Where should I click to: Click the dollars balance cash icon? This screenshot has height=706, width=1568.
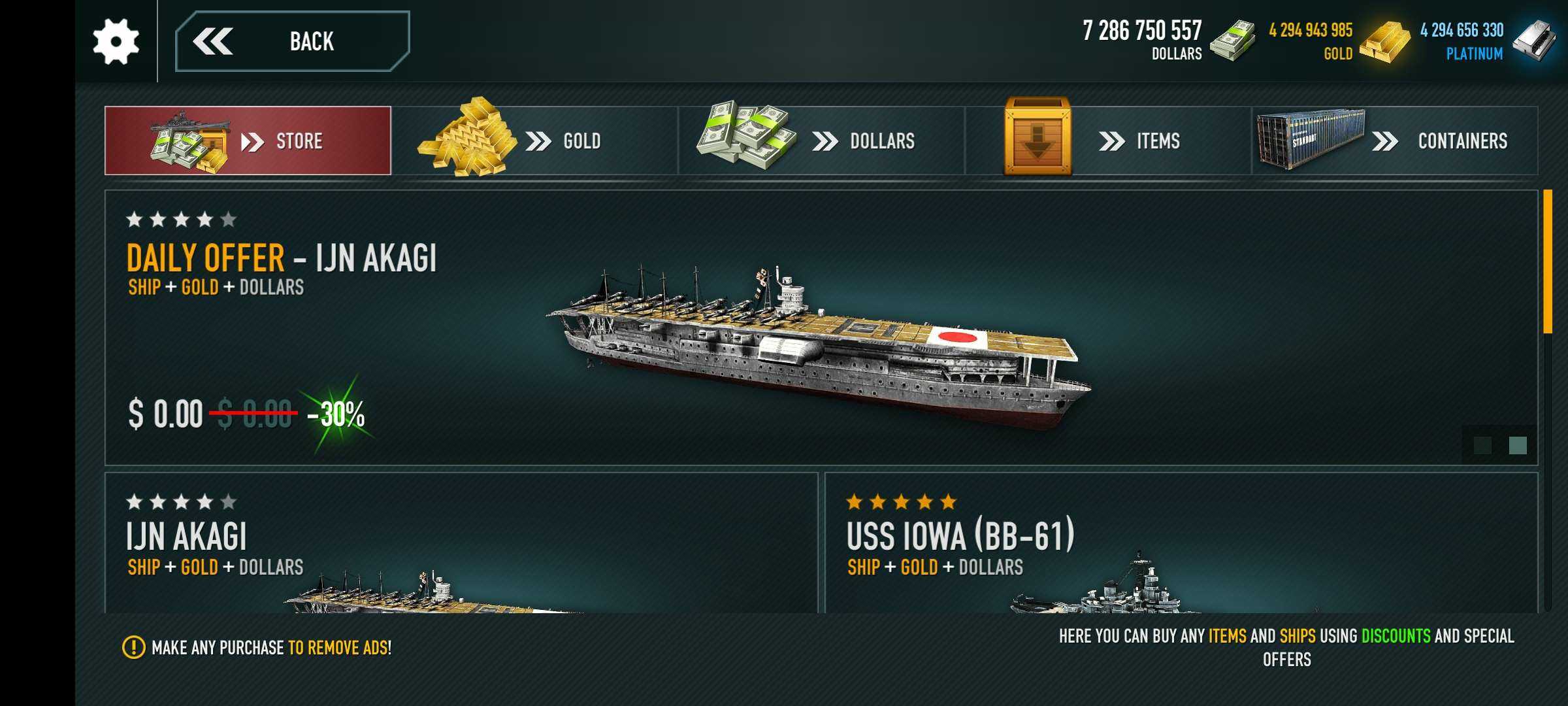pos(1232,41)
